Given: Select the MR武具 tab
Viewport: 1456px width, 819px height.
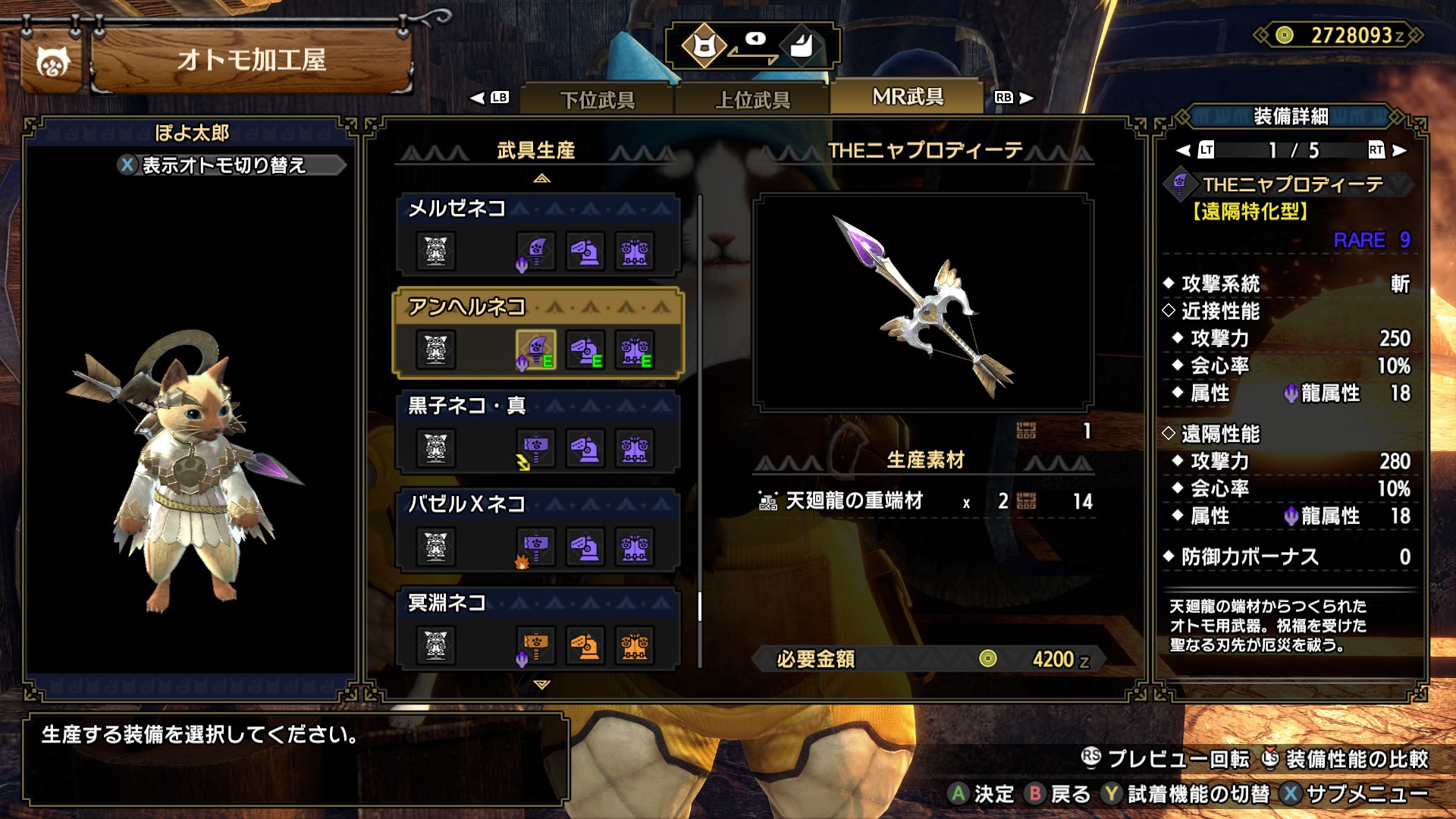Looking at the screenshot, I should click(908, 97).
